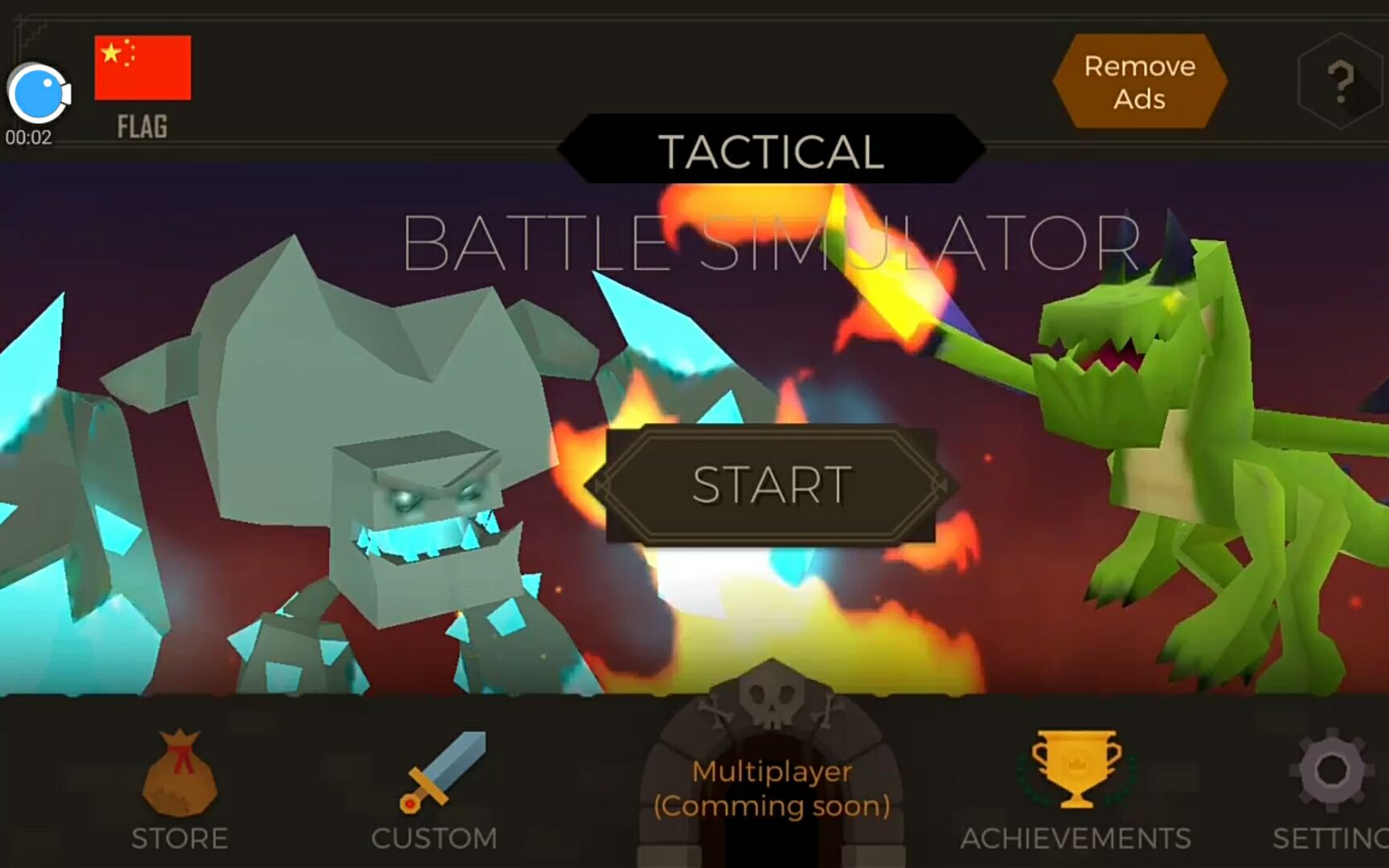Tap the FLAG label under the flag
The width and height of the screenshot is (1389, 868).
(141, 126)
